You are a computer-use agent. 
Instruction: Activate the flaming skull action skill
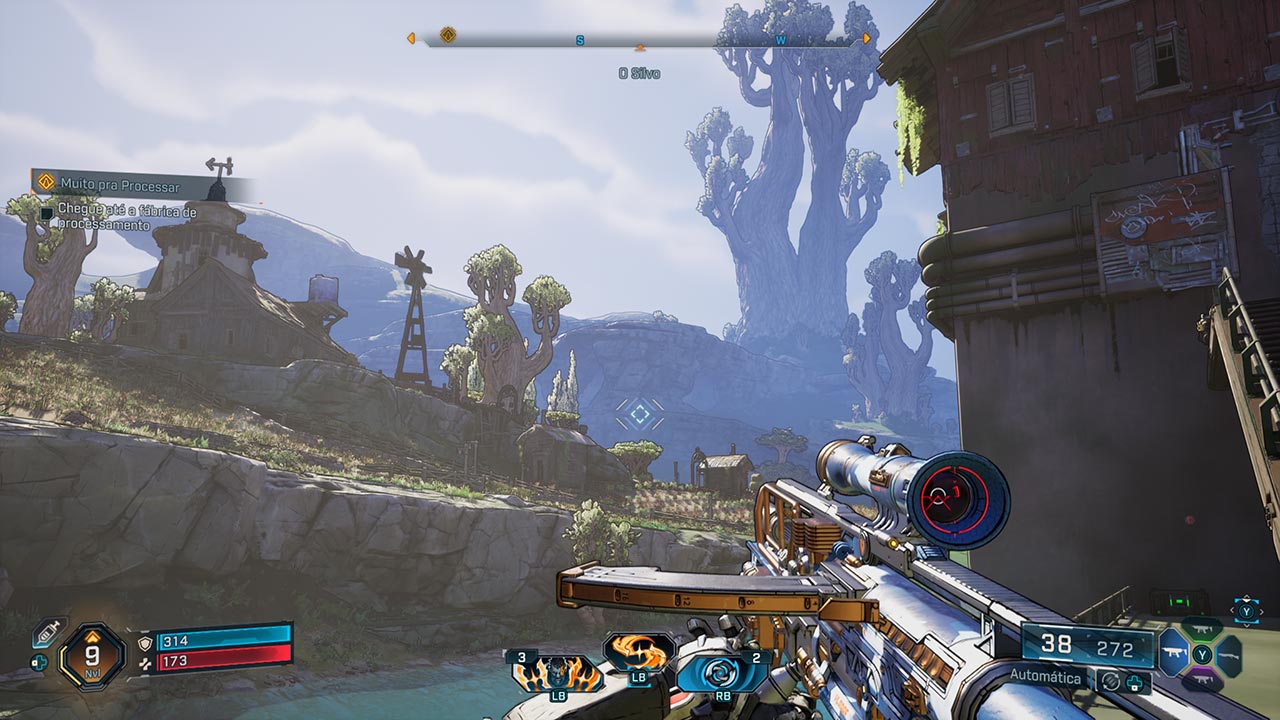tap(558, 675)
